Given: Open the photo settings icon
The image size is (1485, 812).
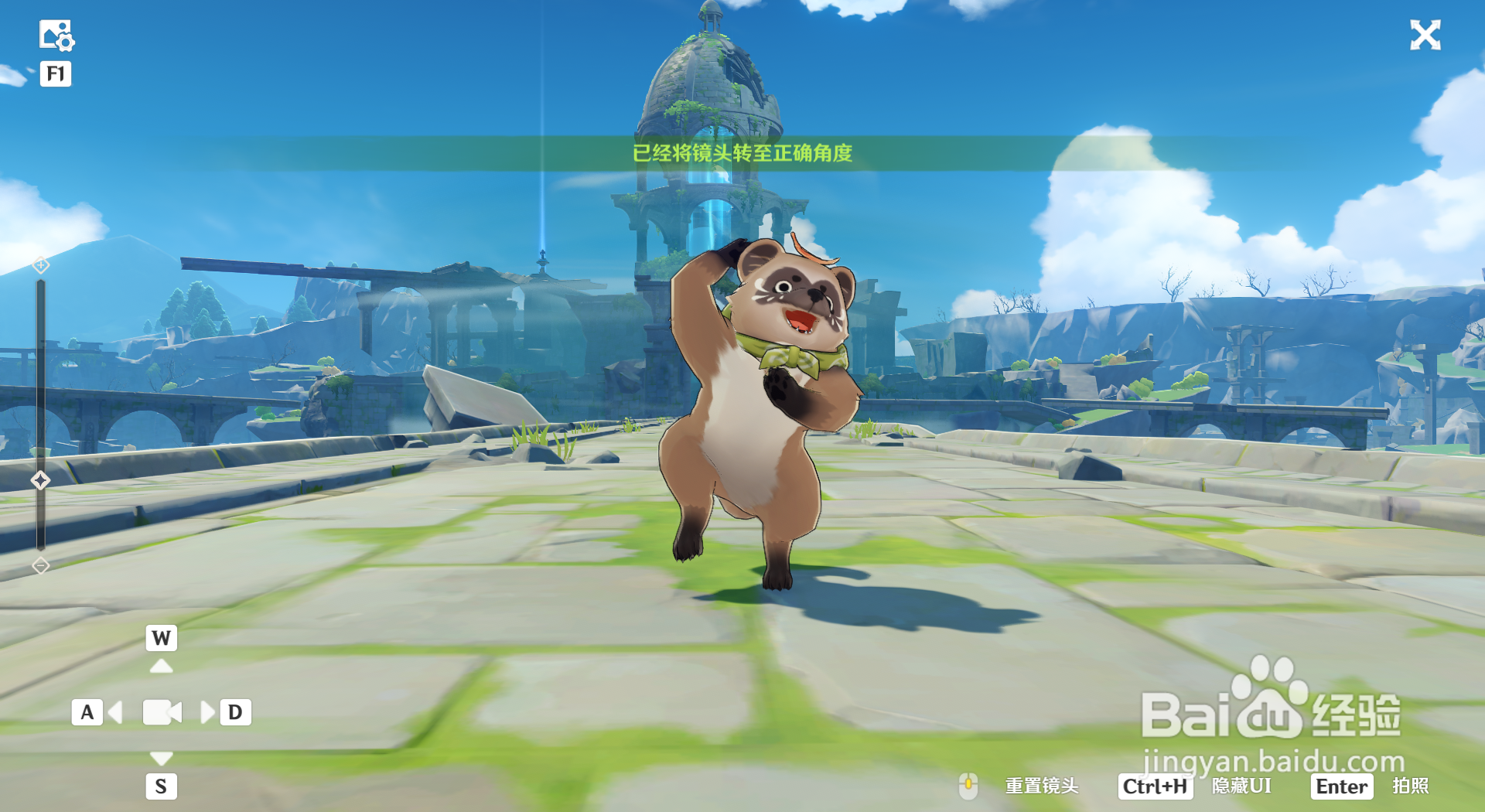Looking at the screenshot, I should pyautogui.click(x=56, y=36).
